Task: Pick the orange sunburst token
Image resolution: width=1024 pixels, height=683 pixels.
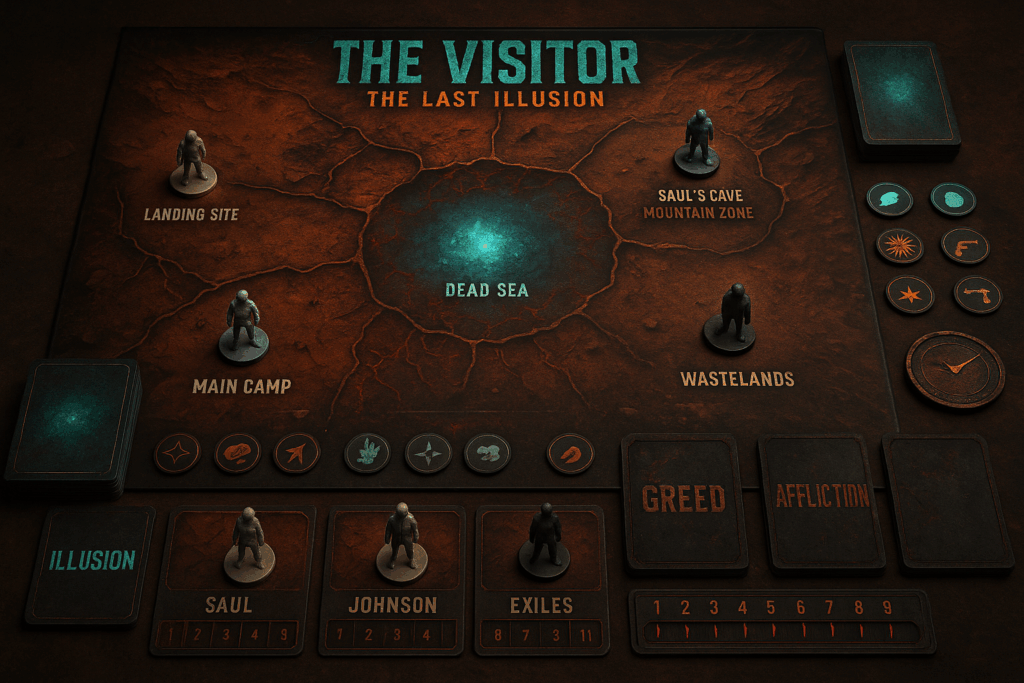Action: click(x=897, y=246)
